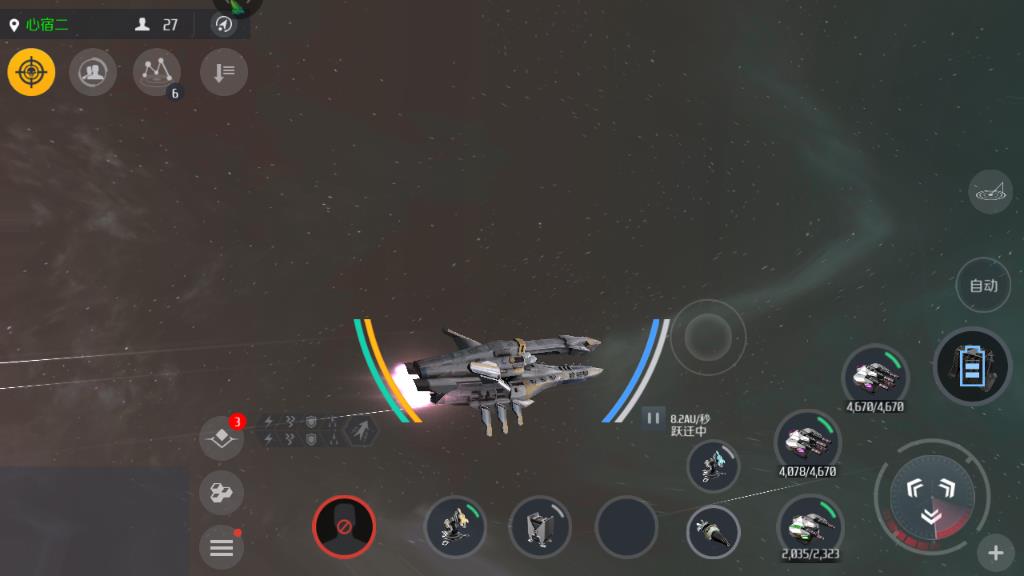Activate the 自动 autopilot button
Image resolution: width=1024 pixels, height=576 pixels.
[x=983, y=286]
